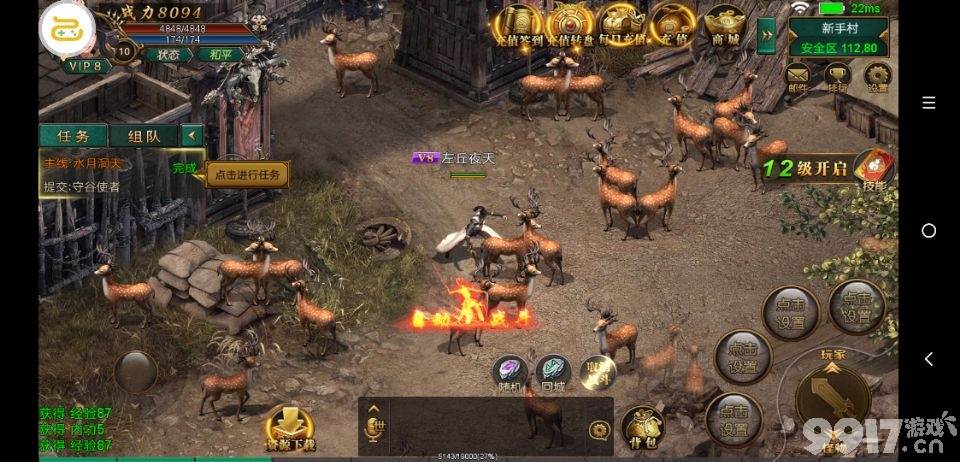Open the 充值转盘 recharge wheel icon
This screenshot has height=462, width=960.
pos(571,24)
